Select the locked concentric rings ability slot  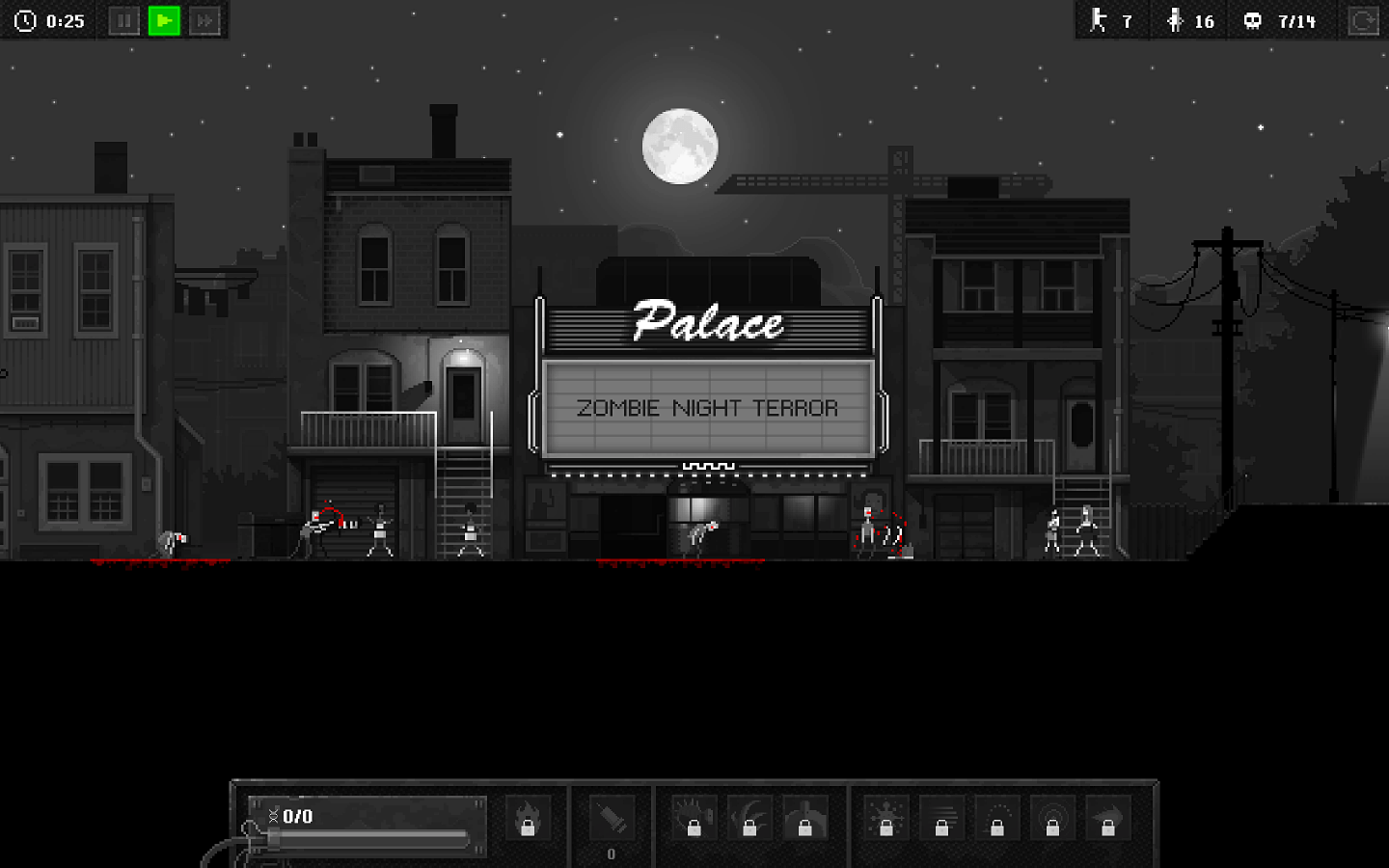1052,819
